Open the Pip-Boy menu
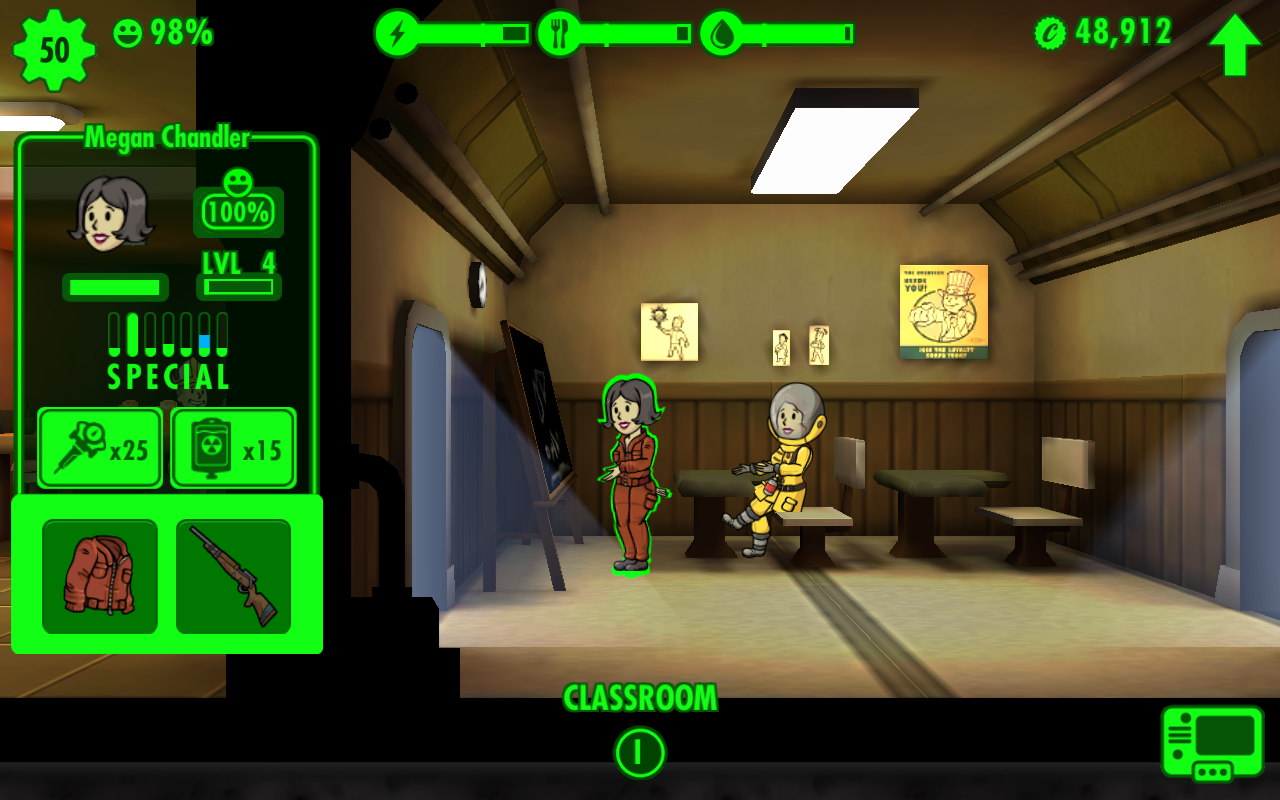The height and width of the screenshot is (800, 1280). click(1212, 743)
